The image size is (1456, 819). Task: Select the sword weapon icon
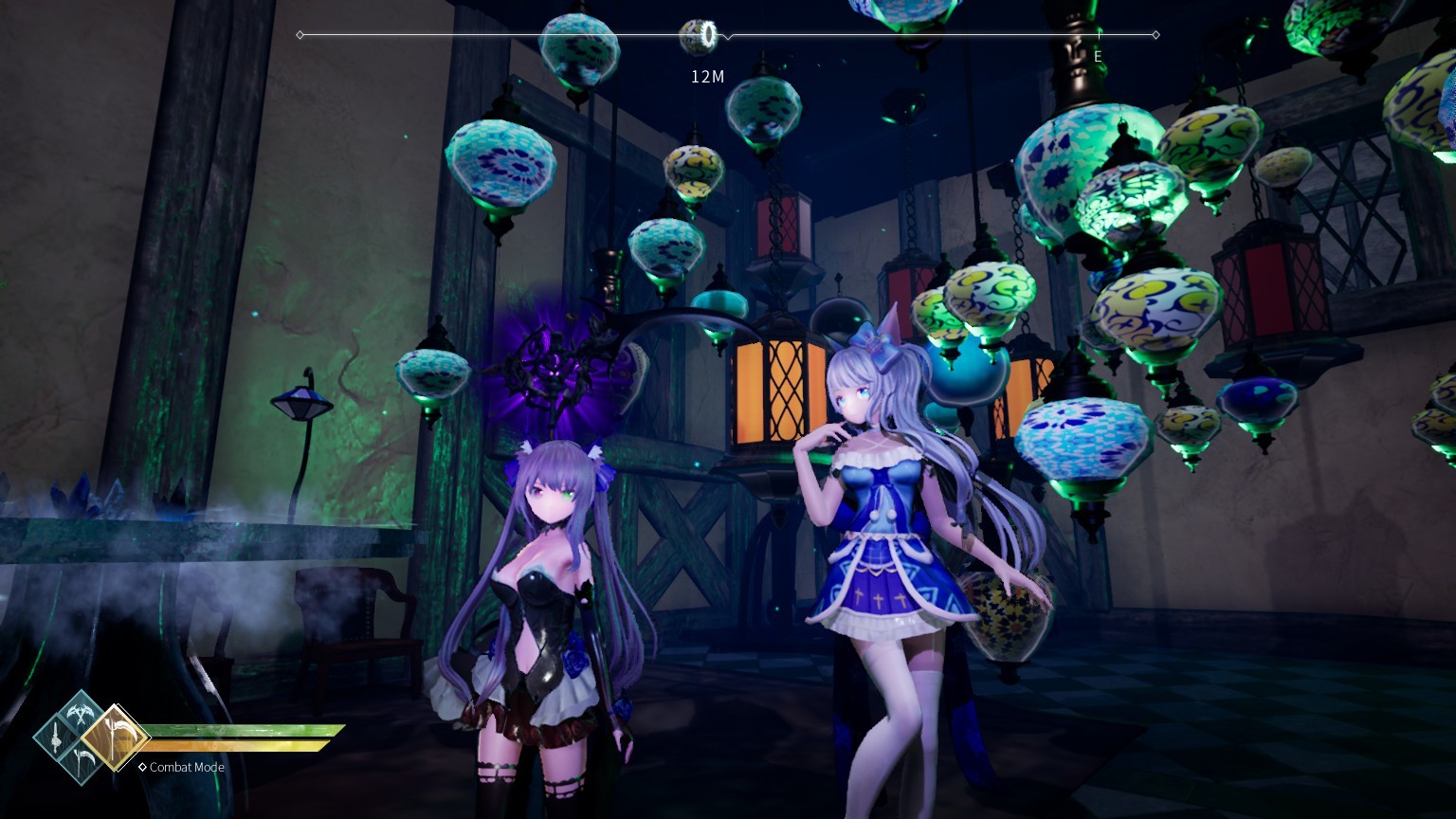[x=56, y=737]
